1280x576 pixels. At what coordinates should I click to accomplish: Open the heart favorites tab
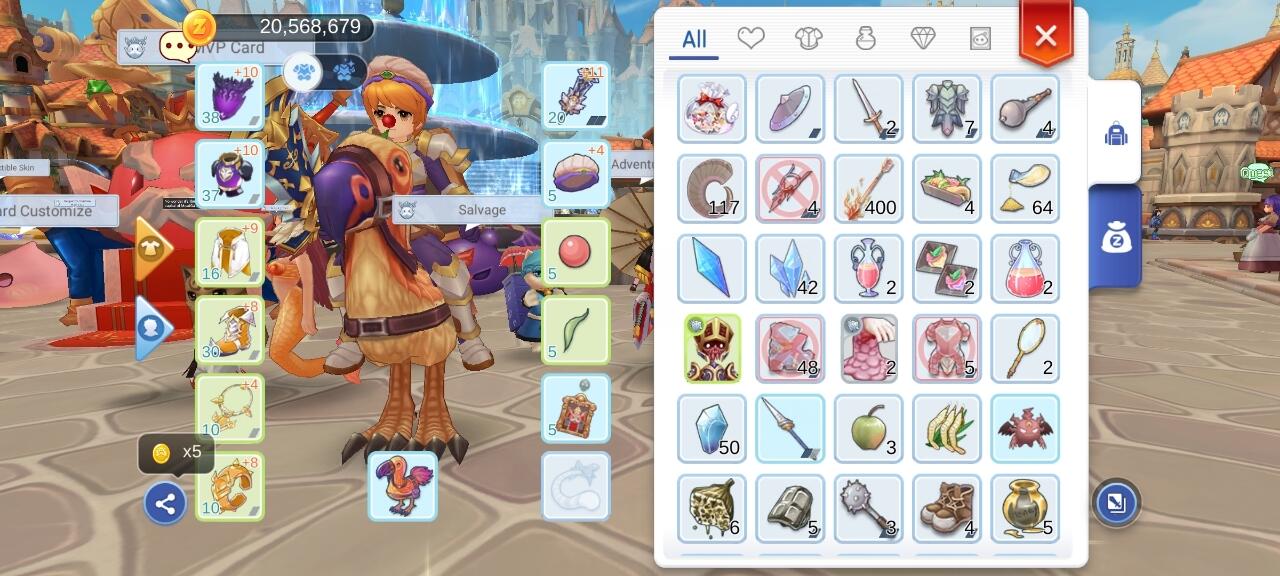[751, 39]
